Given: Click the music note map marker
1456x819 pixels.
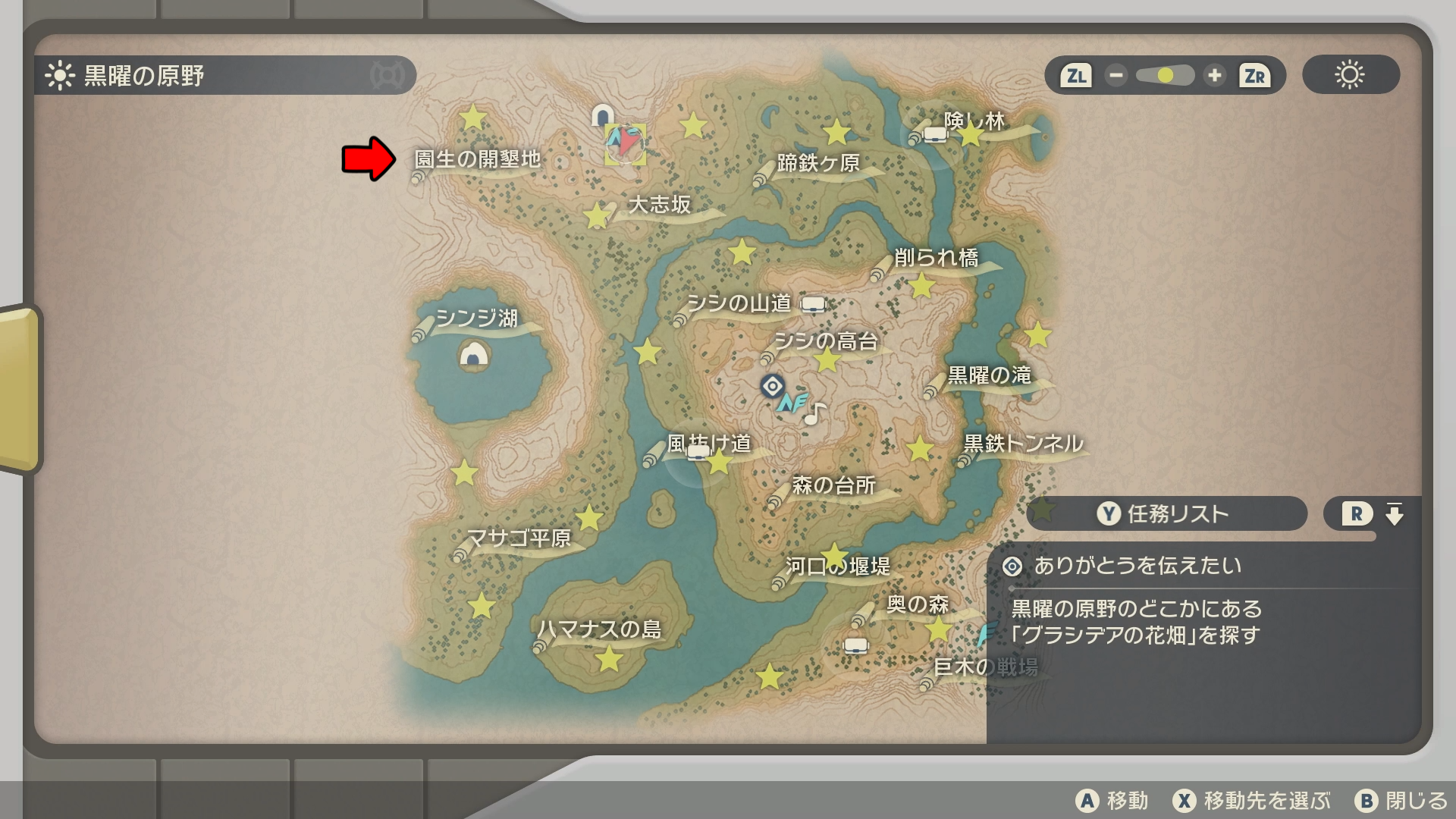Looking at the screenshot, I should point(814,414).
